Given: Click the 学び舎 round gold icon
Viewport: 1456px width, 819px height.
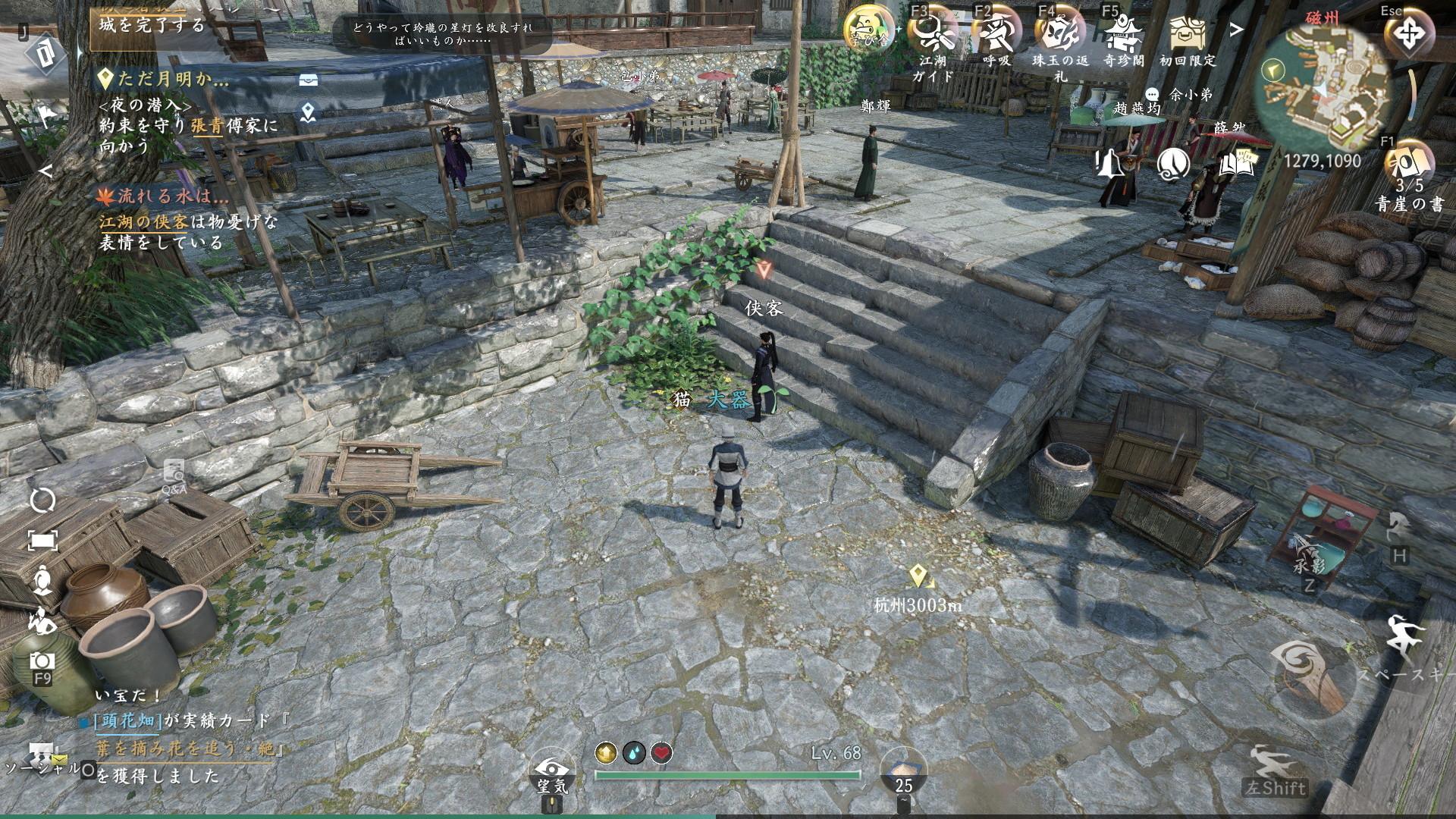Looking at the screenshot, I should point(869,29).
